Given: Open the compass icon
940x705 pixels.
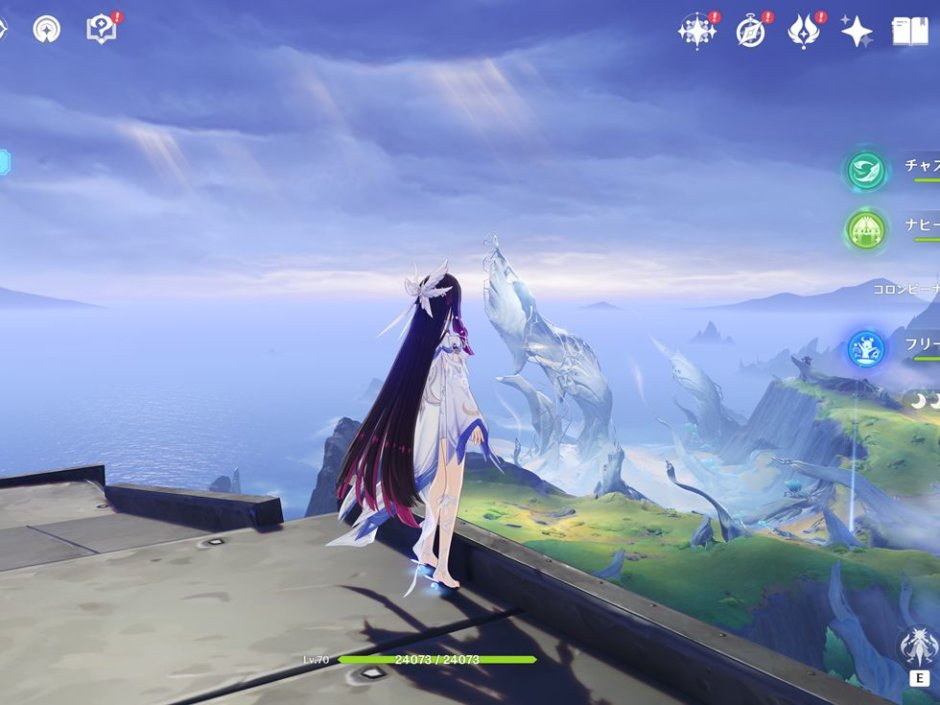Looking at the screenshot, I should pos(751,31).
